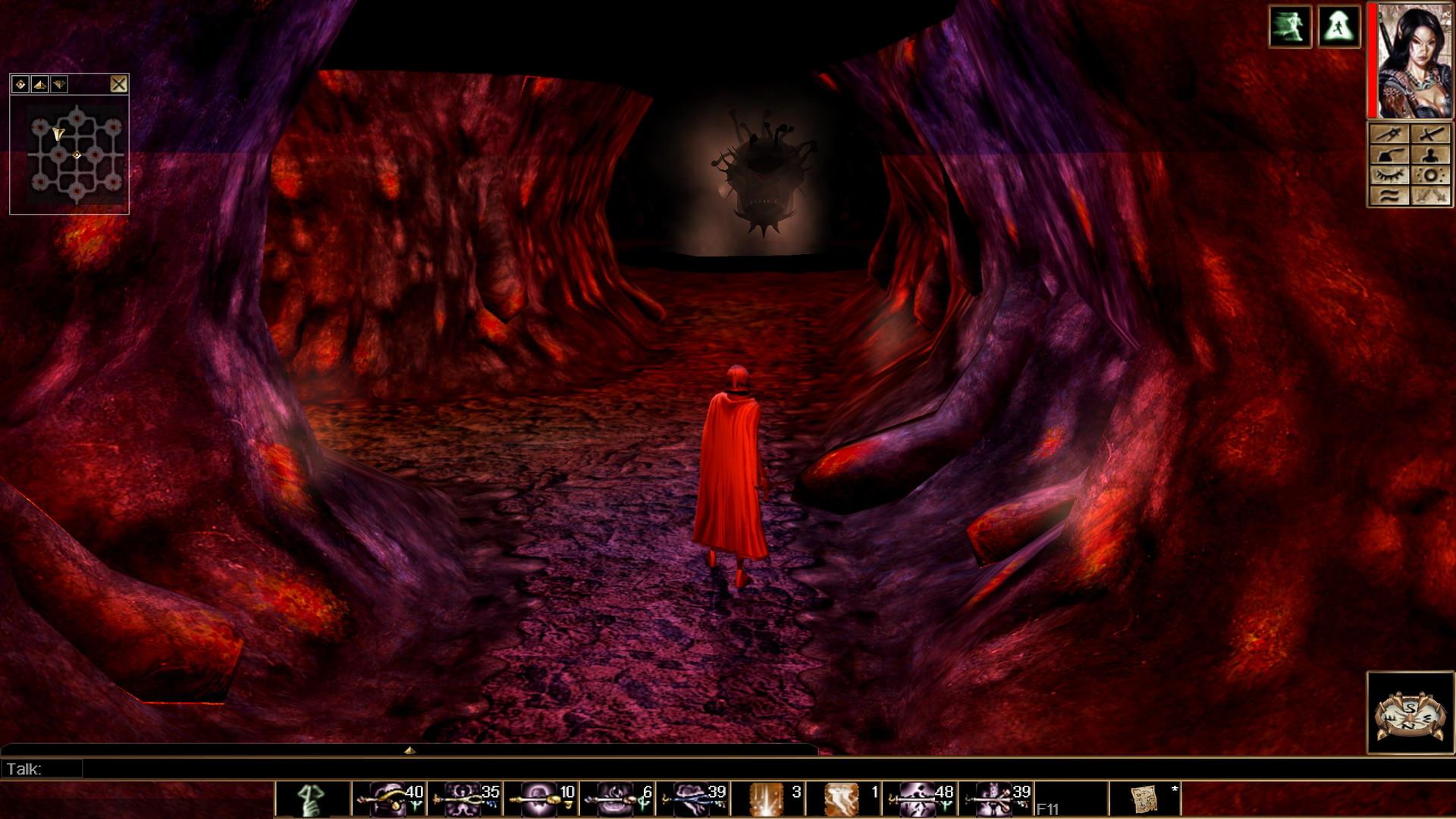Click the minimap zoom-out triangle
The height and width of the screenshot is (819, 1456).
click(x=58, y=83)
